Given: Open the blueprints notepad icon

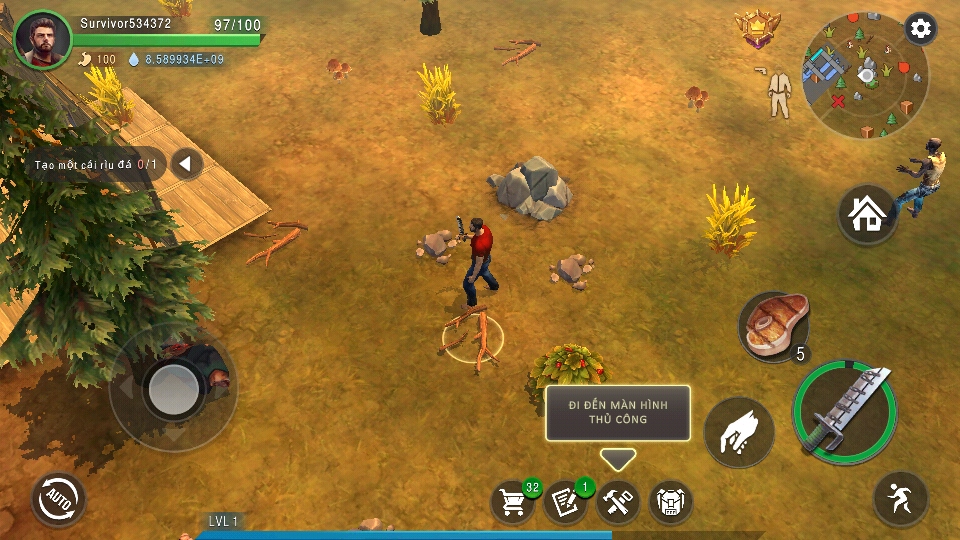Looking at the screenshot, I should pos(565,502).
